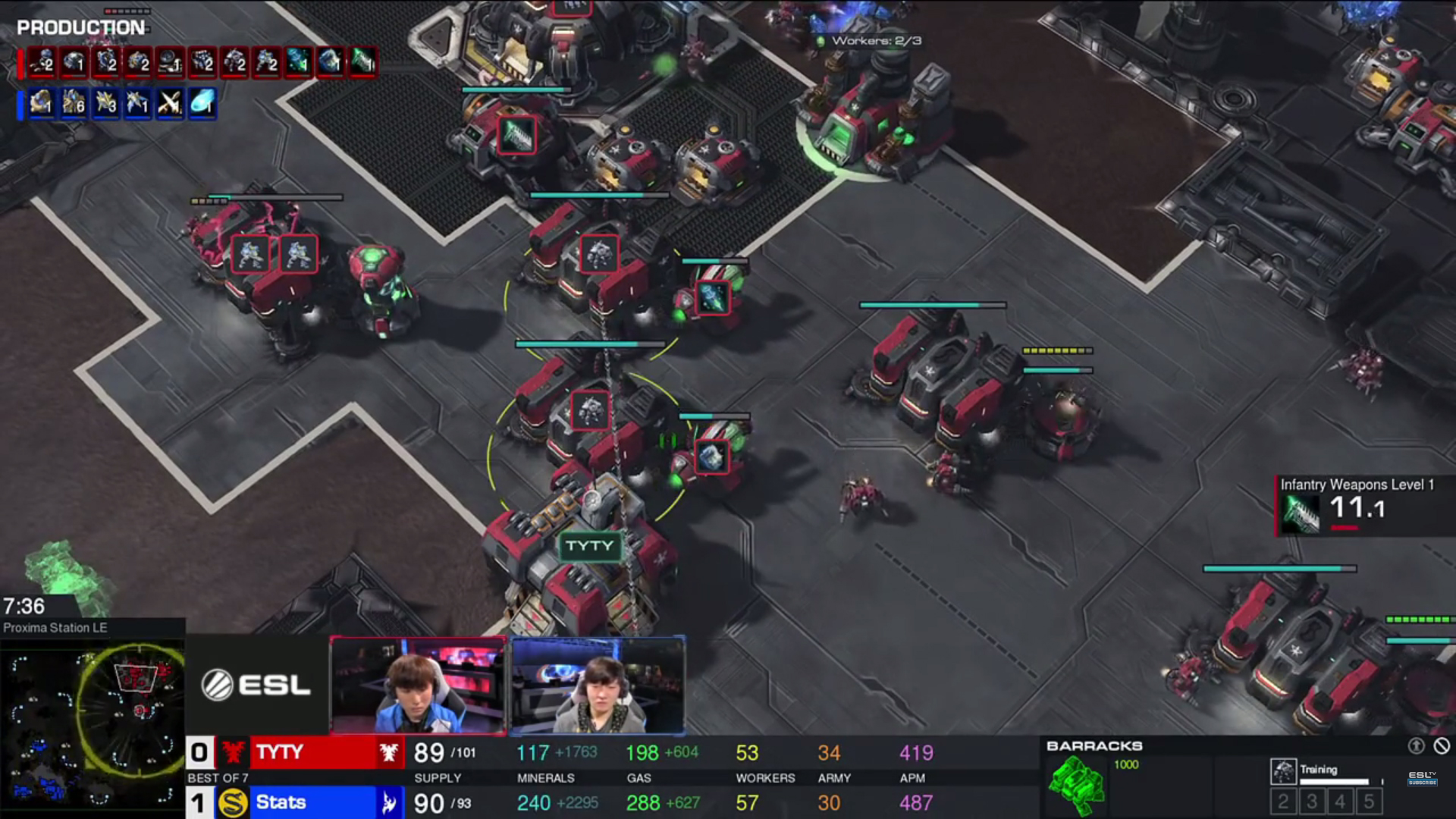Viewport: 1456px width, 819px height.
Task: Select the green Barracks wireframe portrait
Action: (x=1076, y=786)
